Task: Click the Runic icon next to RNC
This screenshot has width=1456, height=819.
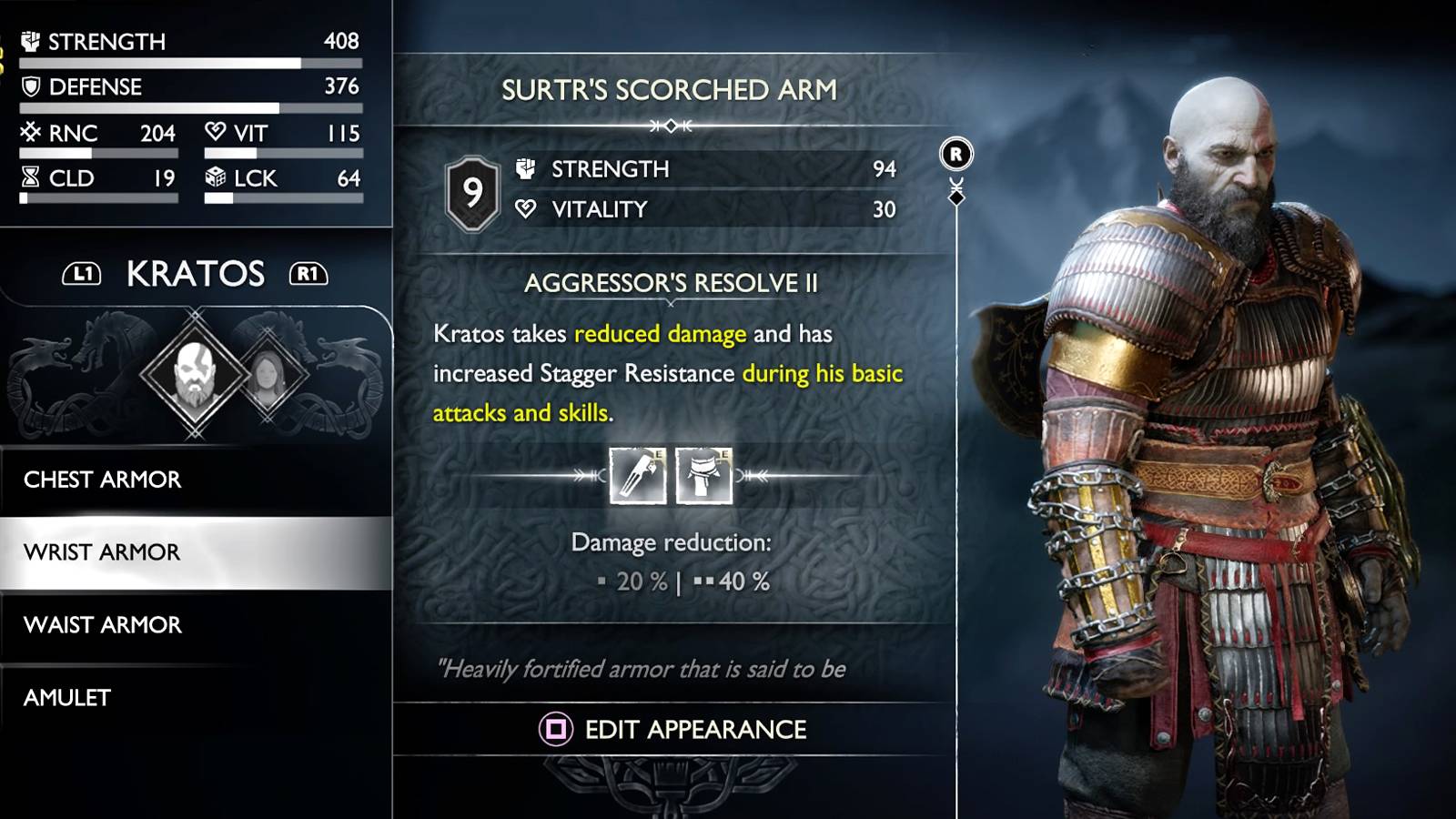Action: point(30,133)
